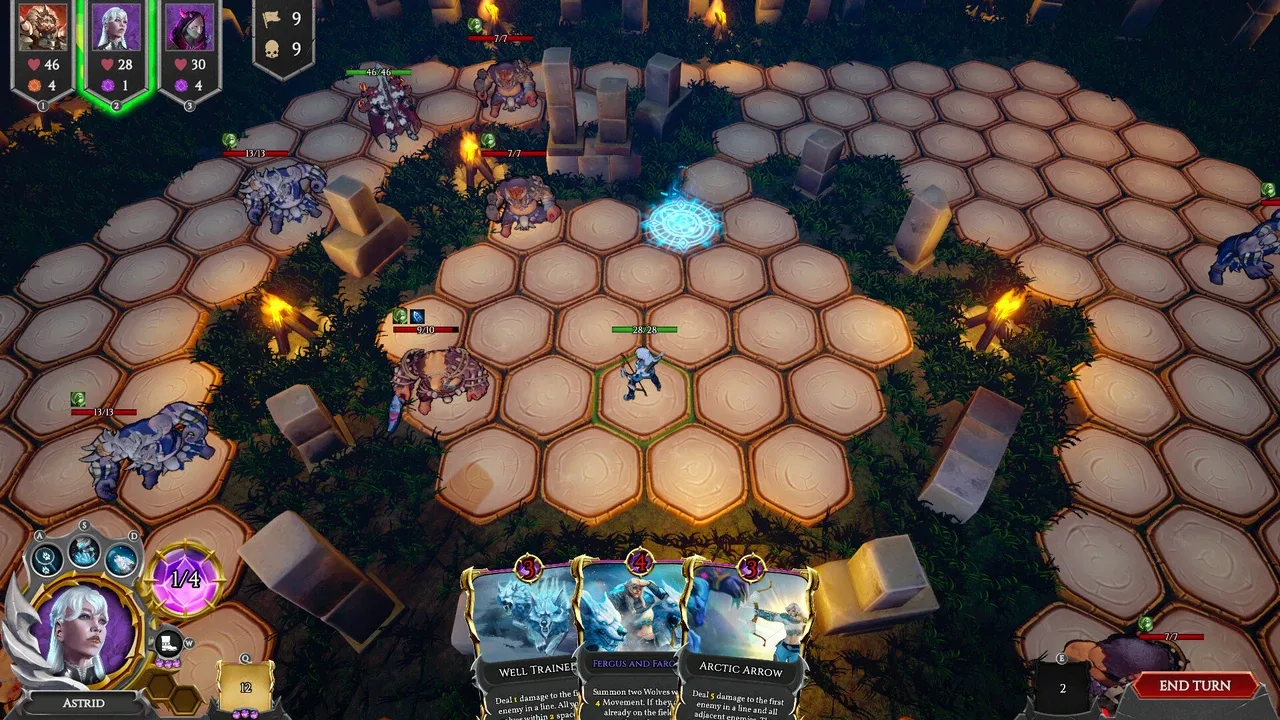Image resolution: width=1280 pixels, height=720 pixels.
Task: Use the ice crystal ability
Action: click(x=84, y=548)
